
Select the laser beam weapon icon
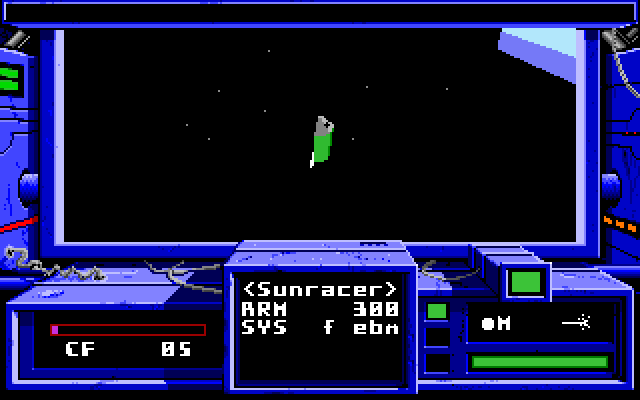pyautogui.click(x=574, y=323)
